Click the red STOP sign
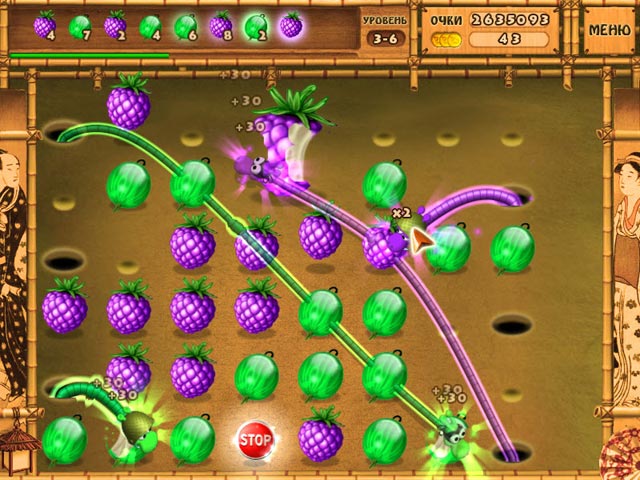640x480 pixels. [256, 439]
